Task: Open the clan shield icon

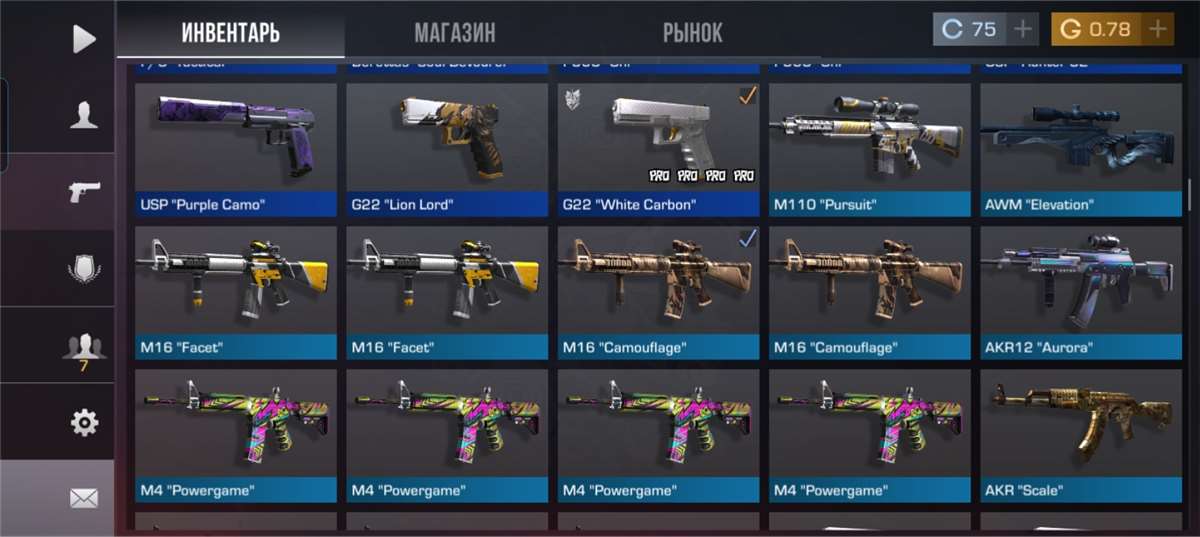Action: pyautogui.click(x=84, y=269)
